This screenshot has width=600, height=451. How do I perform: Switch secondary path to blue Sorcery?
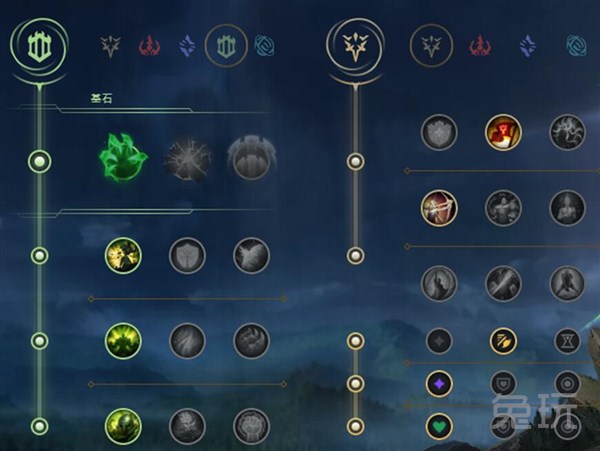[526, 45]
